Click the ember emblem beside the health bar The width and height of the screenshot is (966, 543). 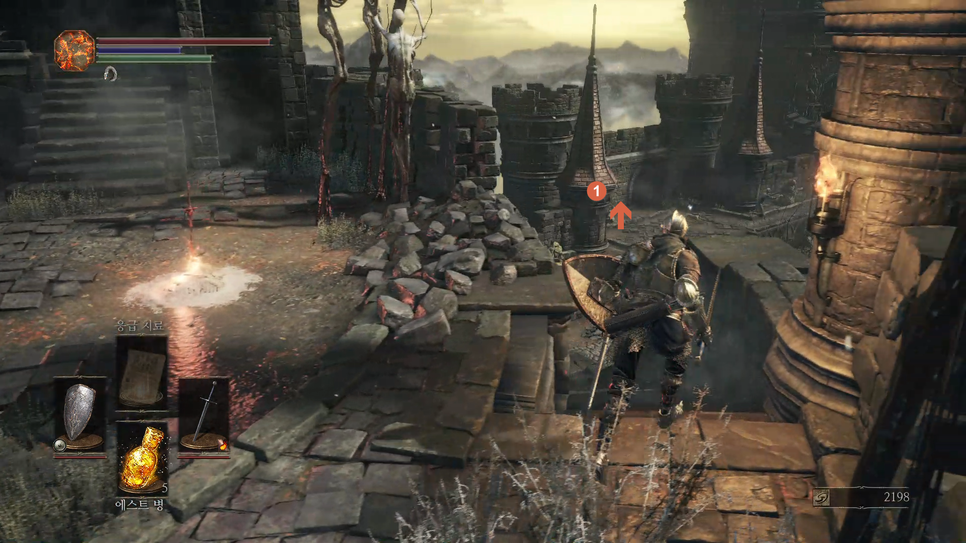[x=74, y=51]
